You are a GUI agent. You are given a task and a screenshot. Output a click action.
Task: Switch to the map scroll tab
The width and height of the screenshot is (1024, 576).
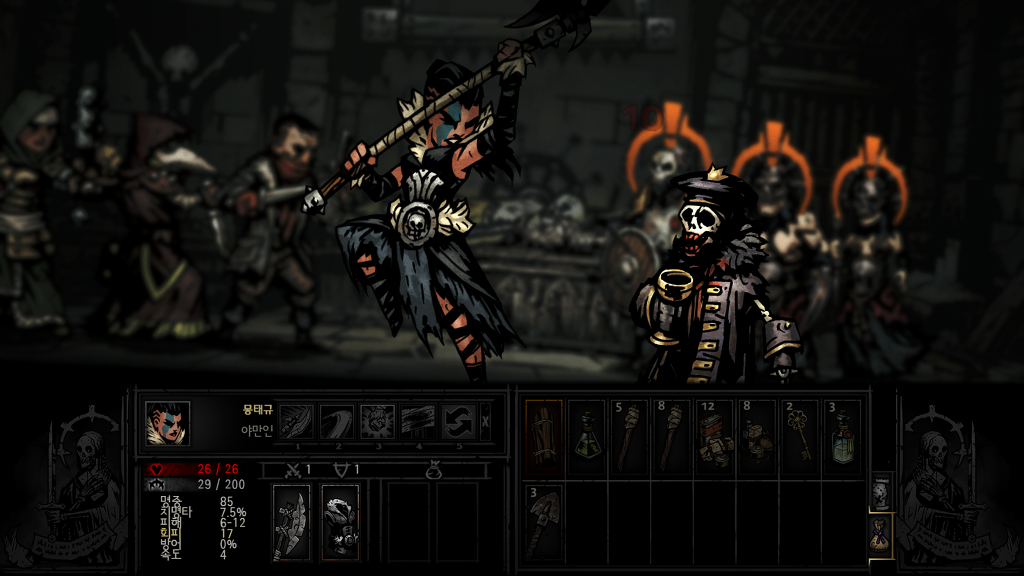click(879, 492)
